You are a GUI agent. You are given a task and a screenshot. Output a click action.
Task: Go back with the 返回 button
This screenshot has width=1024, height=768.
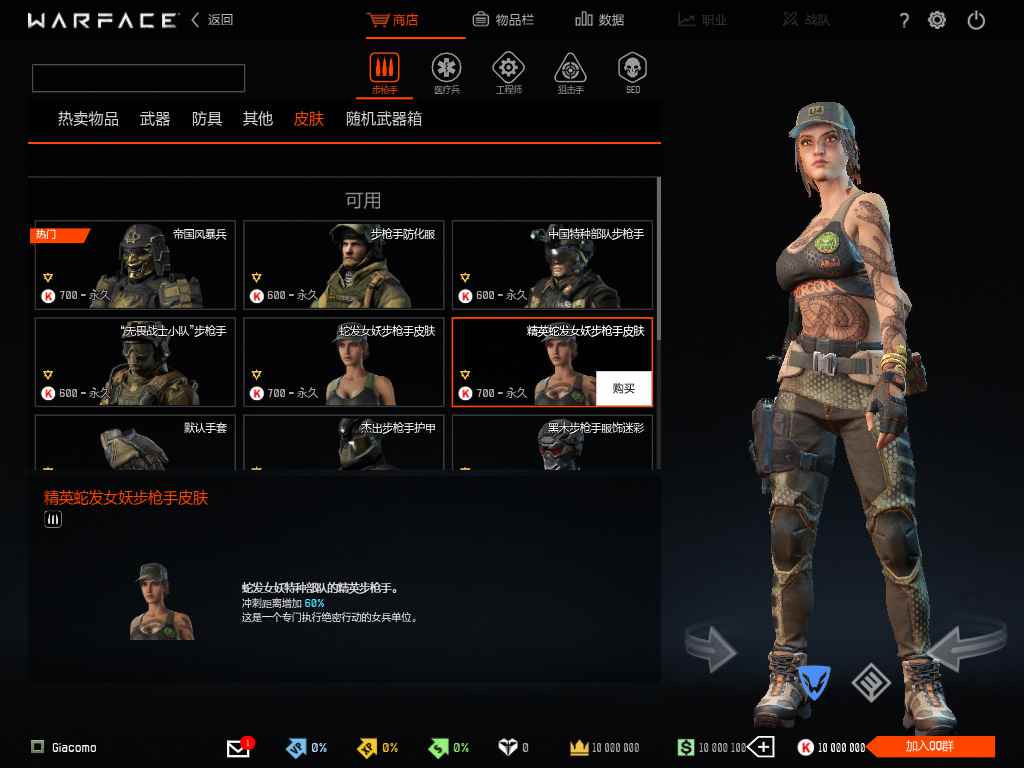pyautogui.click(x=213, y=20)
